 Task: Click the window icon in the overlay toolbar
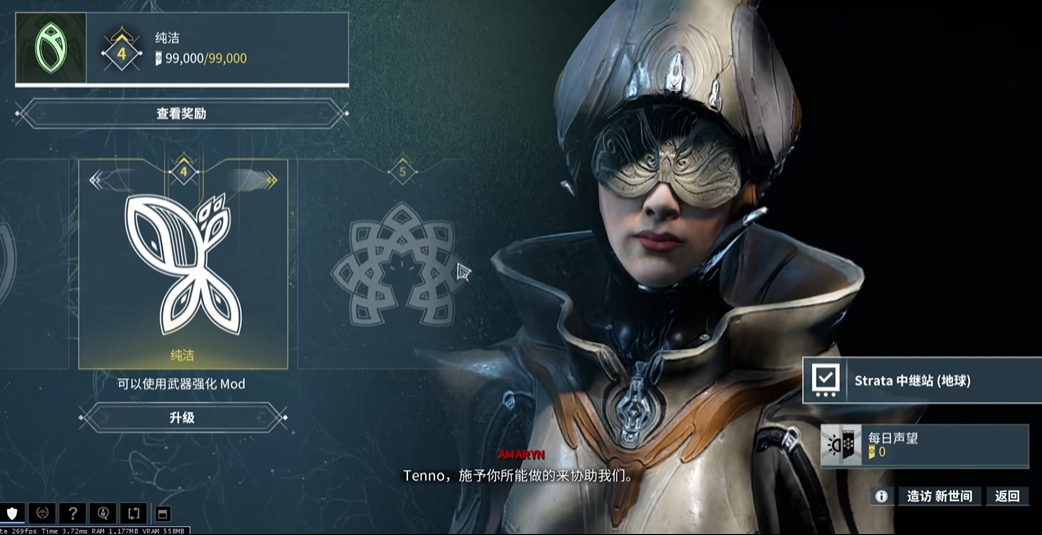163,514
